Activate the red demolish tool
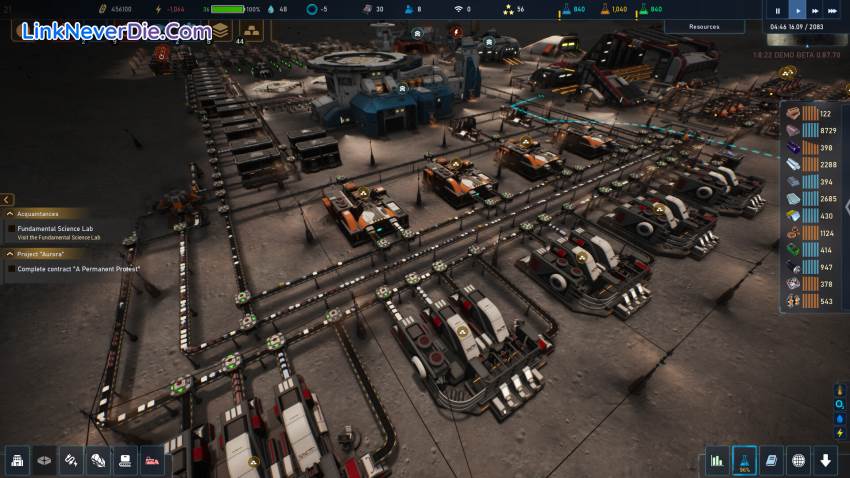 pos(153,460)
